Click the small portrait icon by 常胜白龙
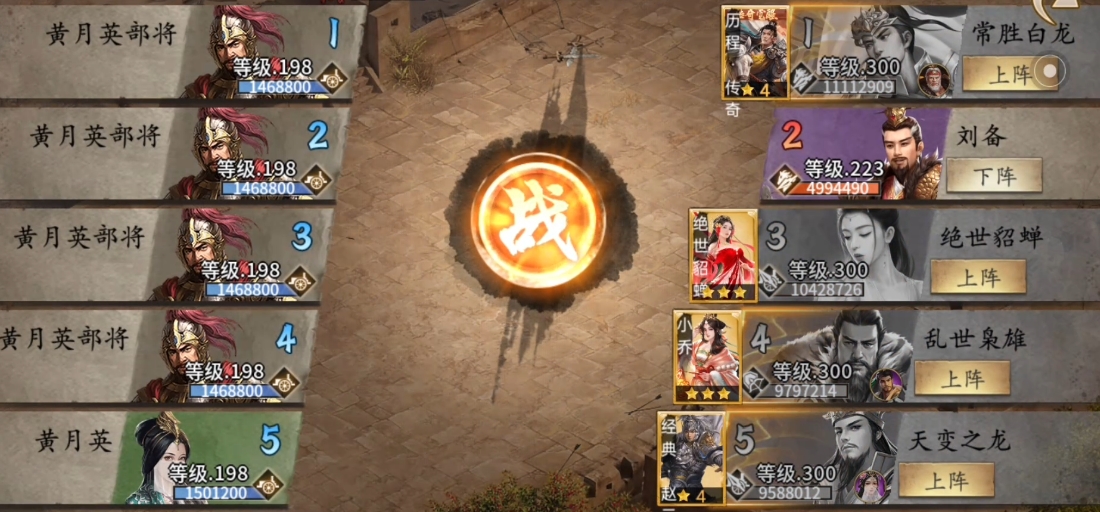Image resolution: width=1100 pixels, height=512 pixels. (x=935, y=80)
